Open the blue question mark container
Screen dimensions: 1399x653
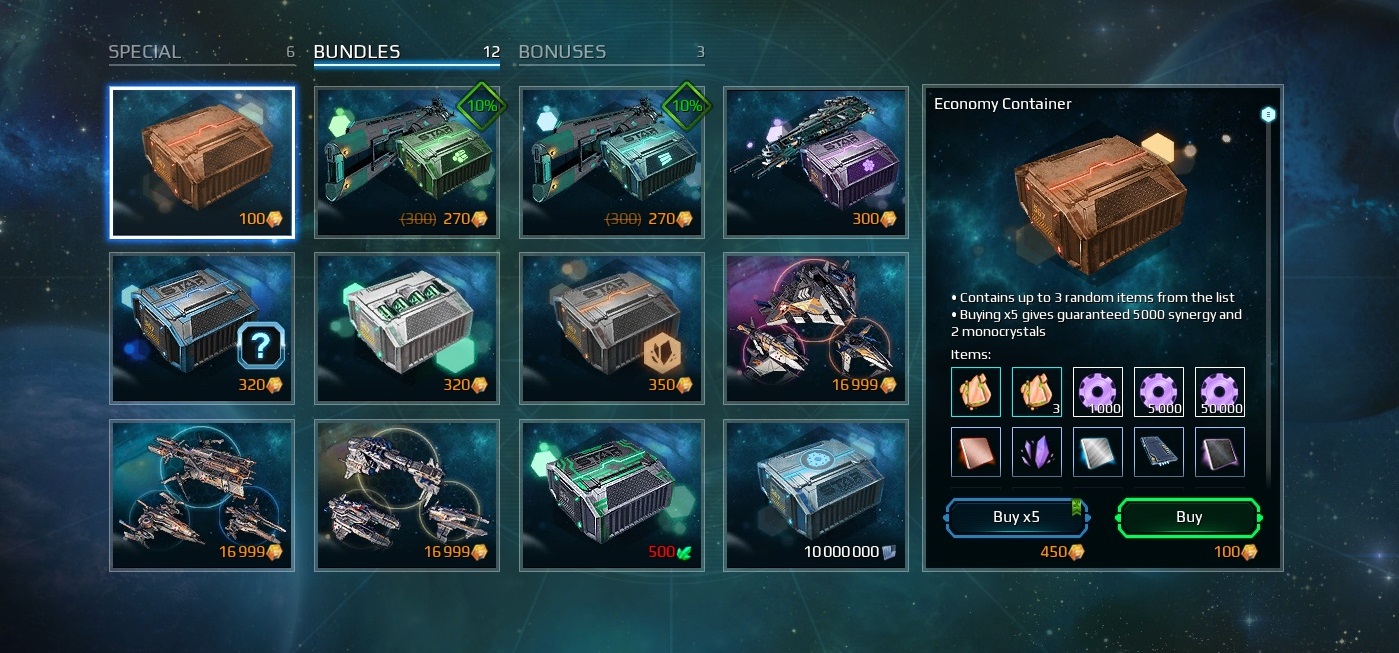click(202, 328)
